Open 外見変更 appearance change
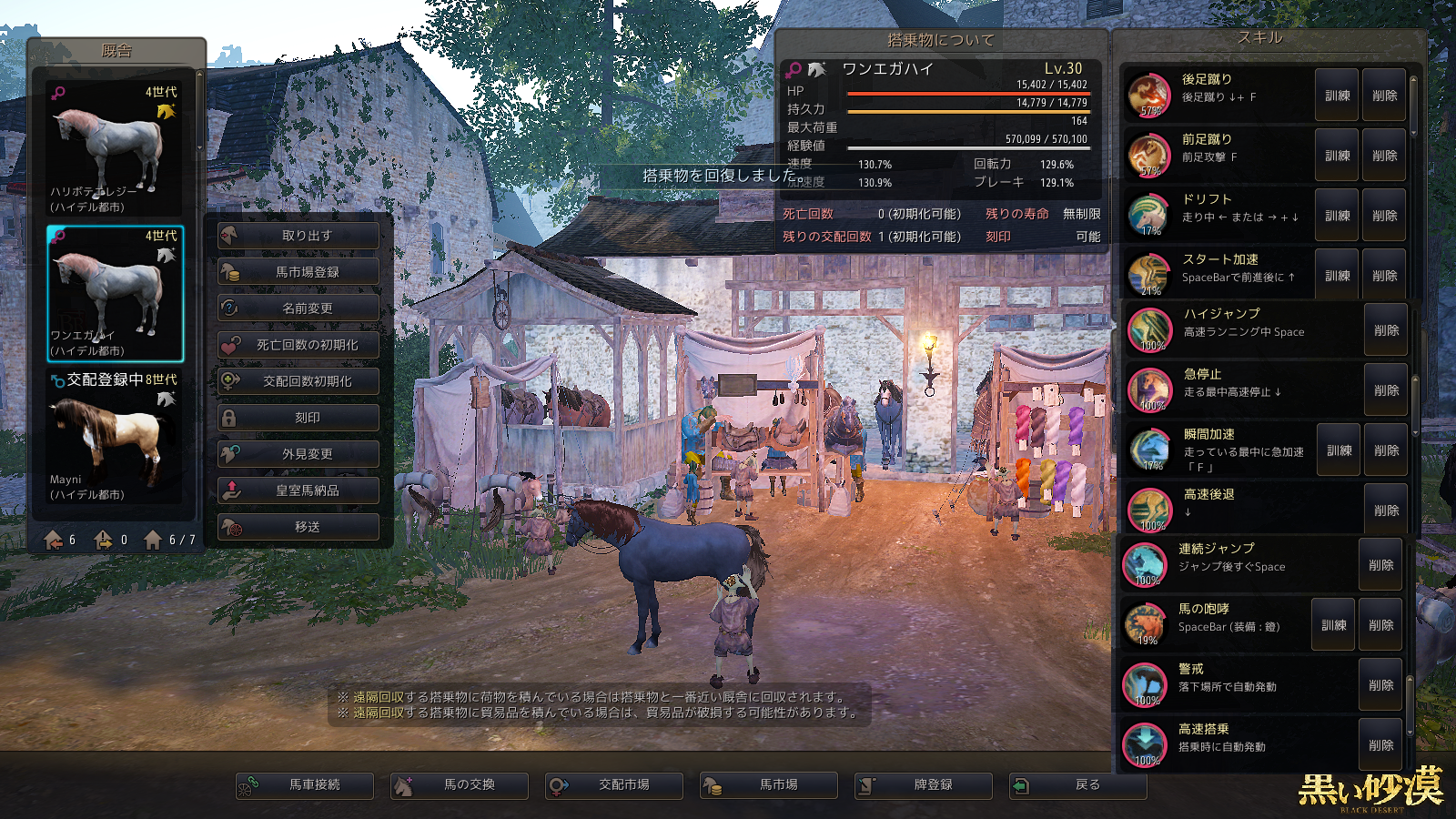The width and height of the screenshot is (1456, 819). pyautogui.click(x=298, y=454)
